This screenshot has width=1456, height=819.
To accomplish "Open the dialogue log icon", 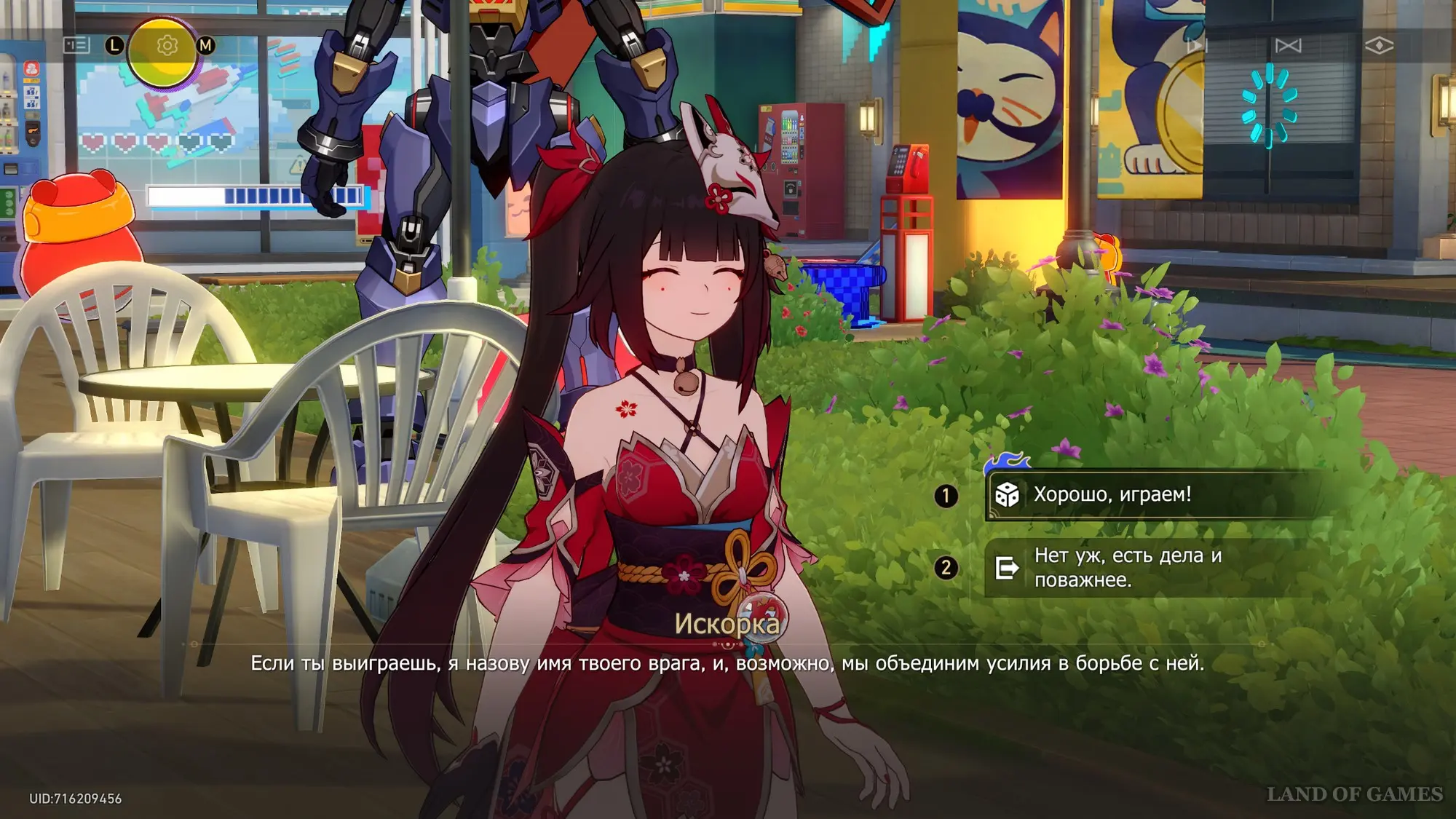I will pos(76,45).
